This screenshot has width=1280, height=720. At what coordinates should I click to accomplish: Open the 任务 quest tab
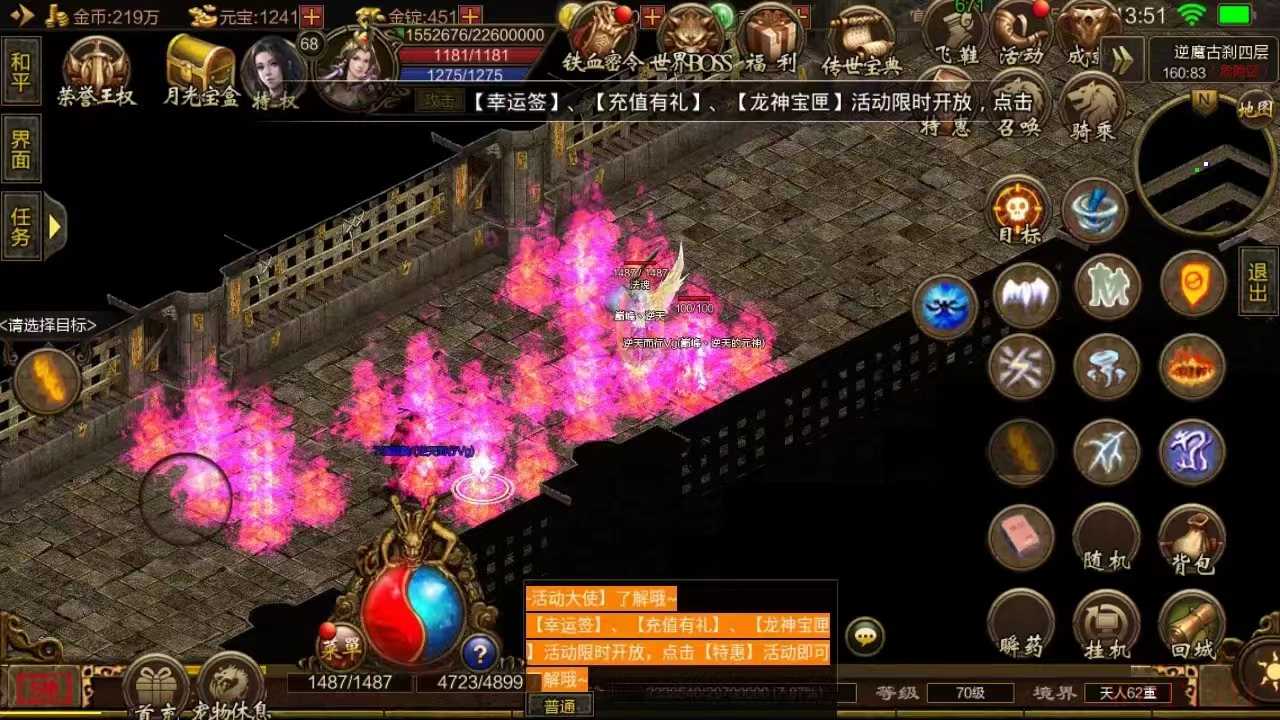point(22,226)
